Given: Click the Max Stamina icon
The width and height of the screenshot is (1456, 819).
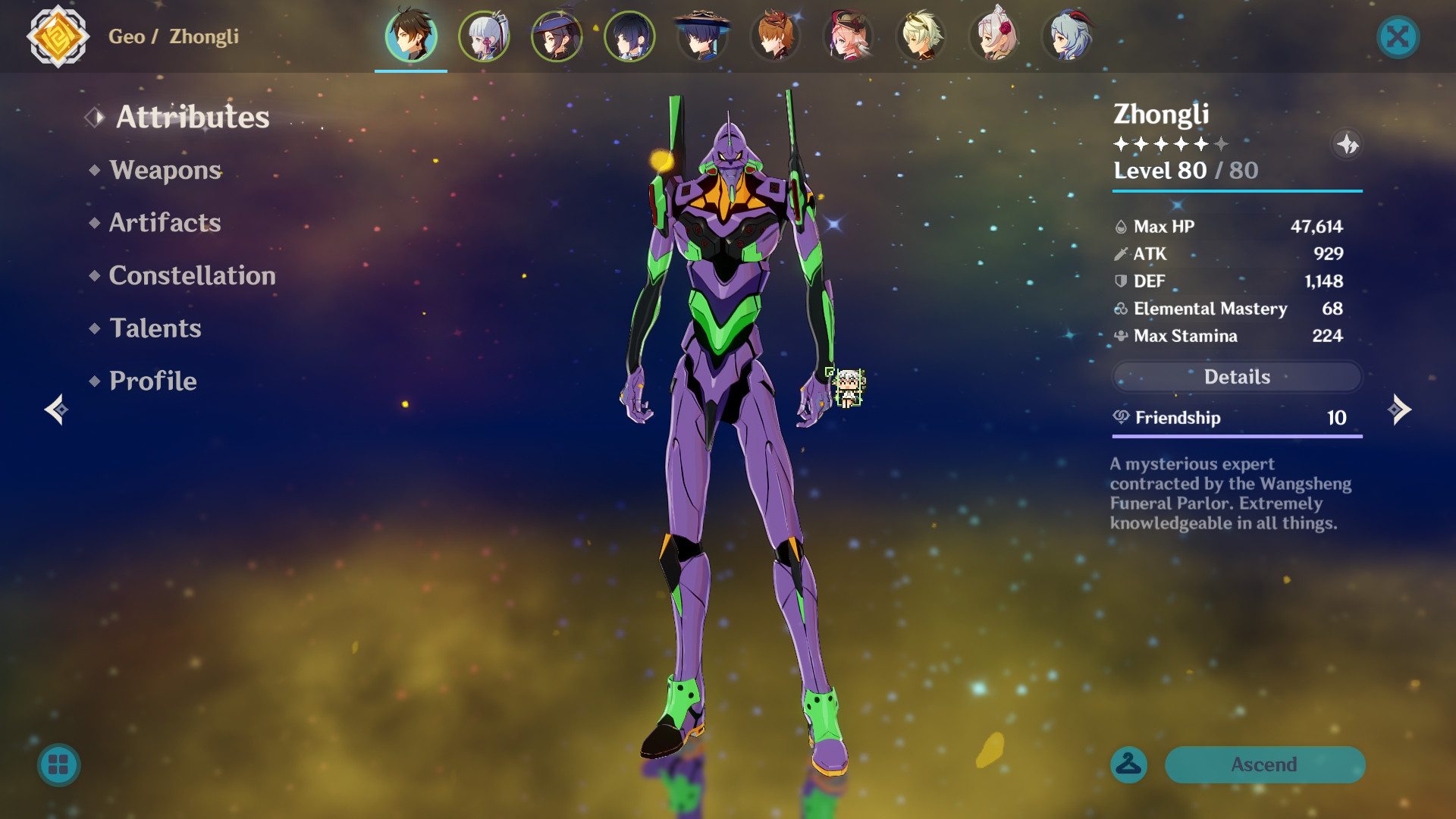Looking at the screenshot, I should point(1120,336).
